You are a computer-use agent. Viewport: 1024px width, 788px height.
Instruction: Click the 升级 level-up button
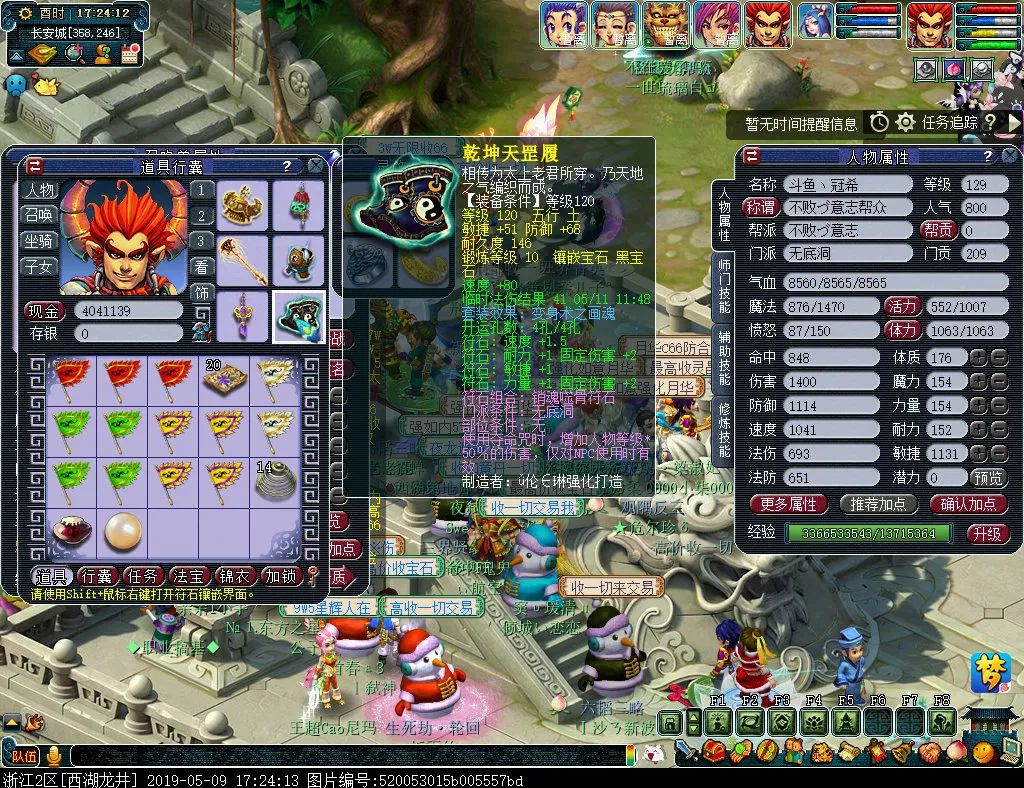click(986, 533)
